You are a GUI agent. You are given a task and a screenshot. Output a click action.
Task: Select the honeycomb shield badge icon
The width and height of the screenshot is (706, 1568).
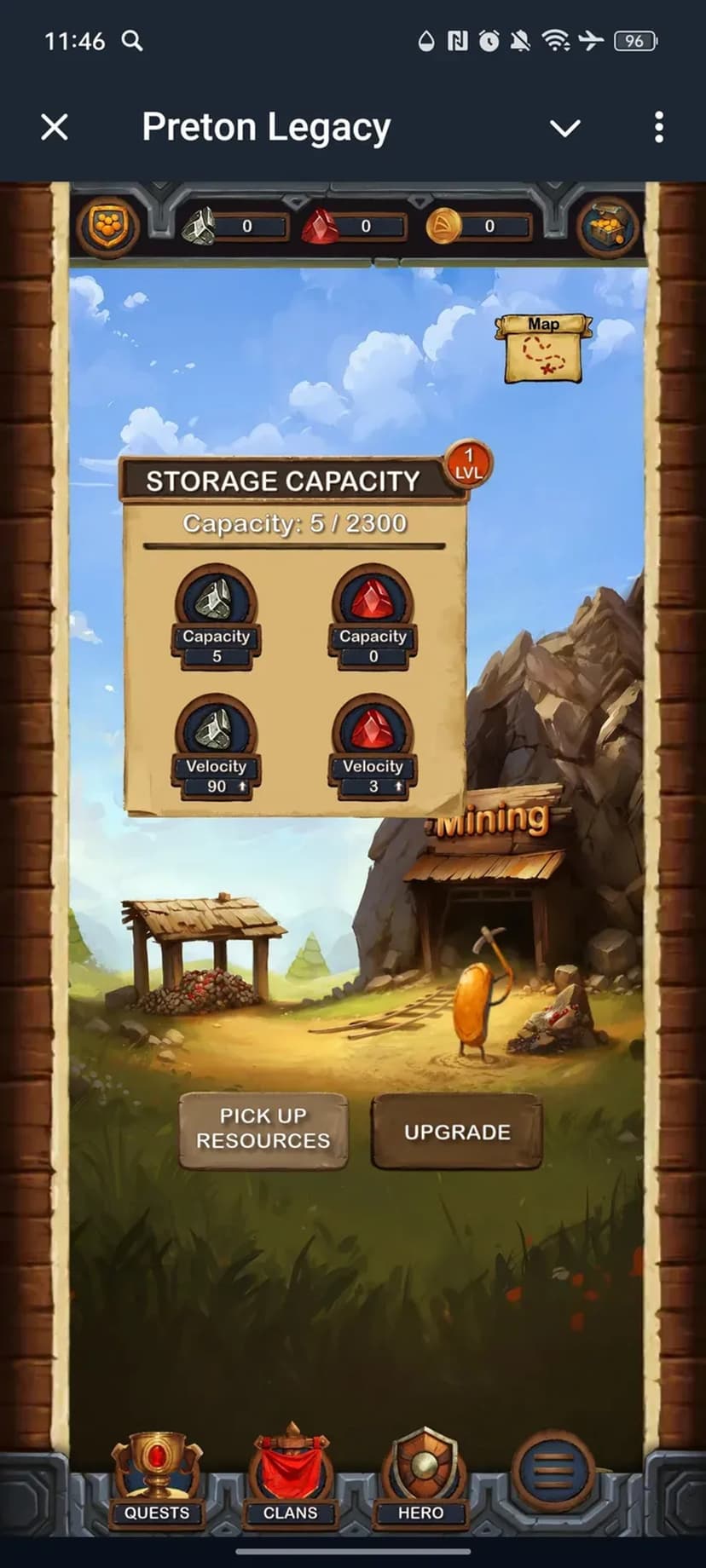pyautogui.click(x=107, y=227)
